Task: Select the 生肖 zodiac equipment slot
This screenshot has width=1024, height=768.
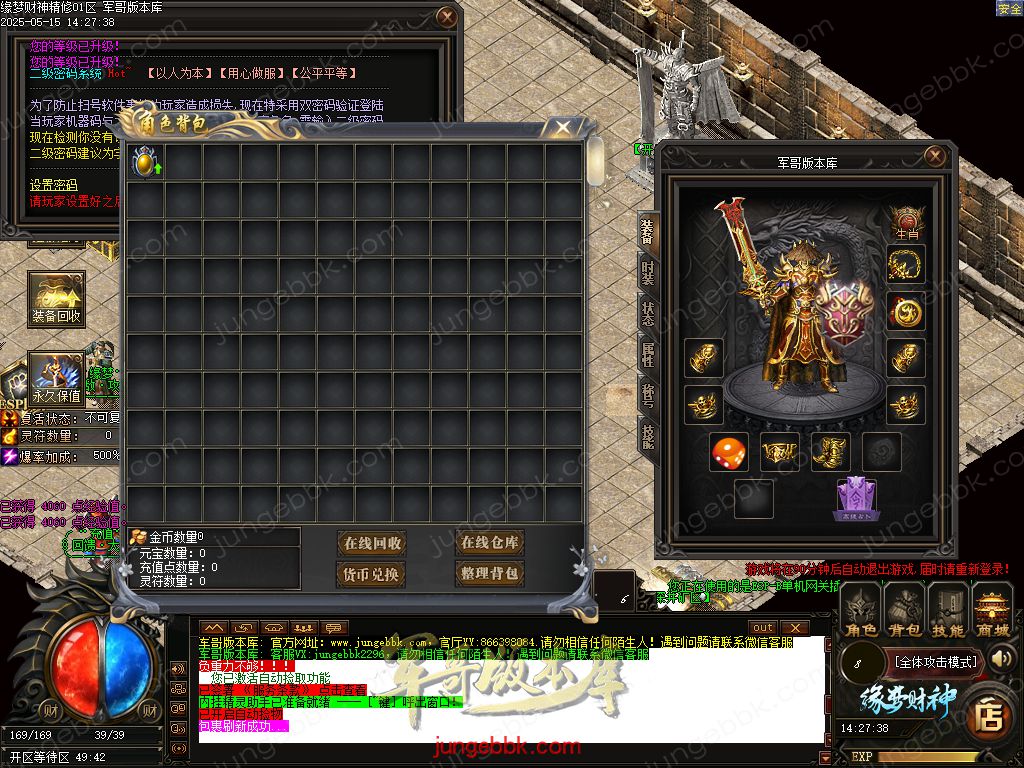Action: point(906,222)
